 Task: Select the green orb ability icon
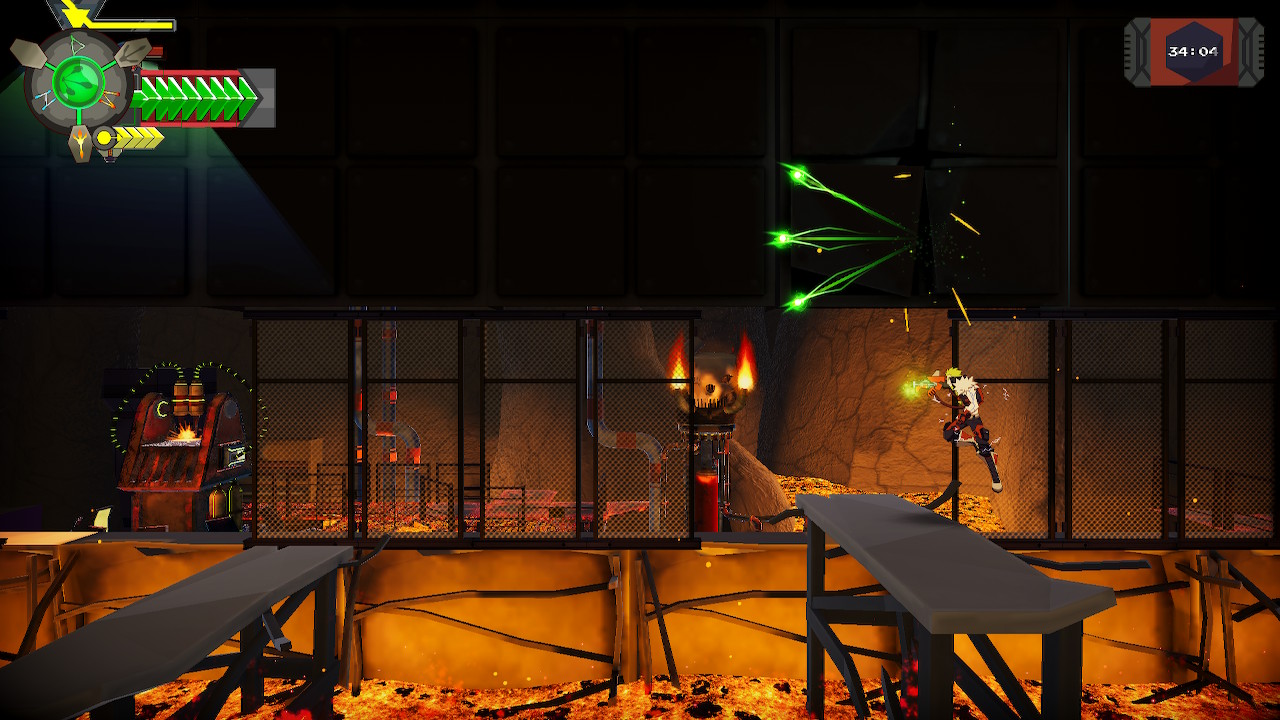[78, 84]
